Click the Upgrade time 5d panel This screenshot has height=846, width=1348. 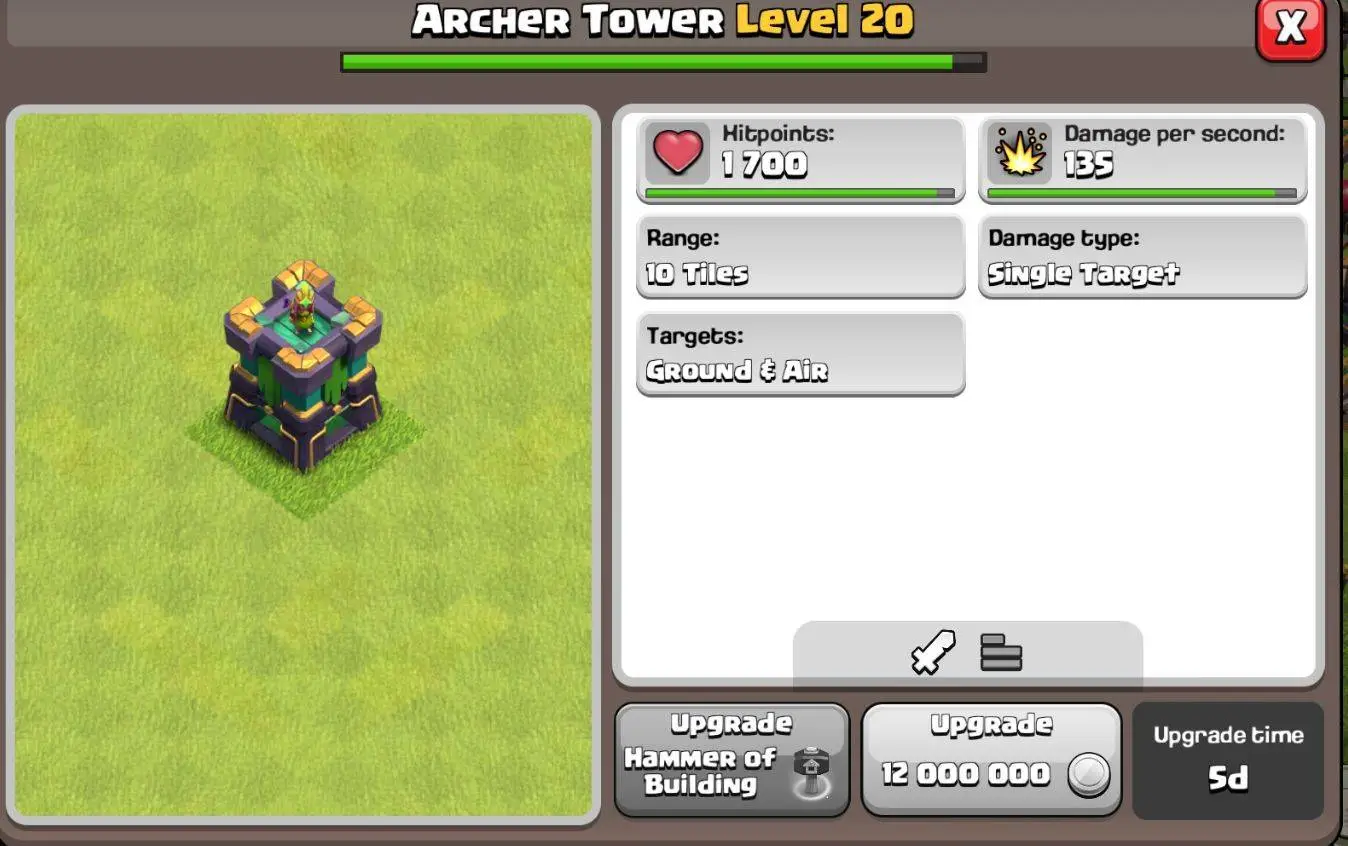[x=1228, y=760]
